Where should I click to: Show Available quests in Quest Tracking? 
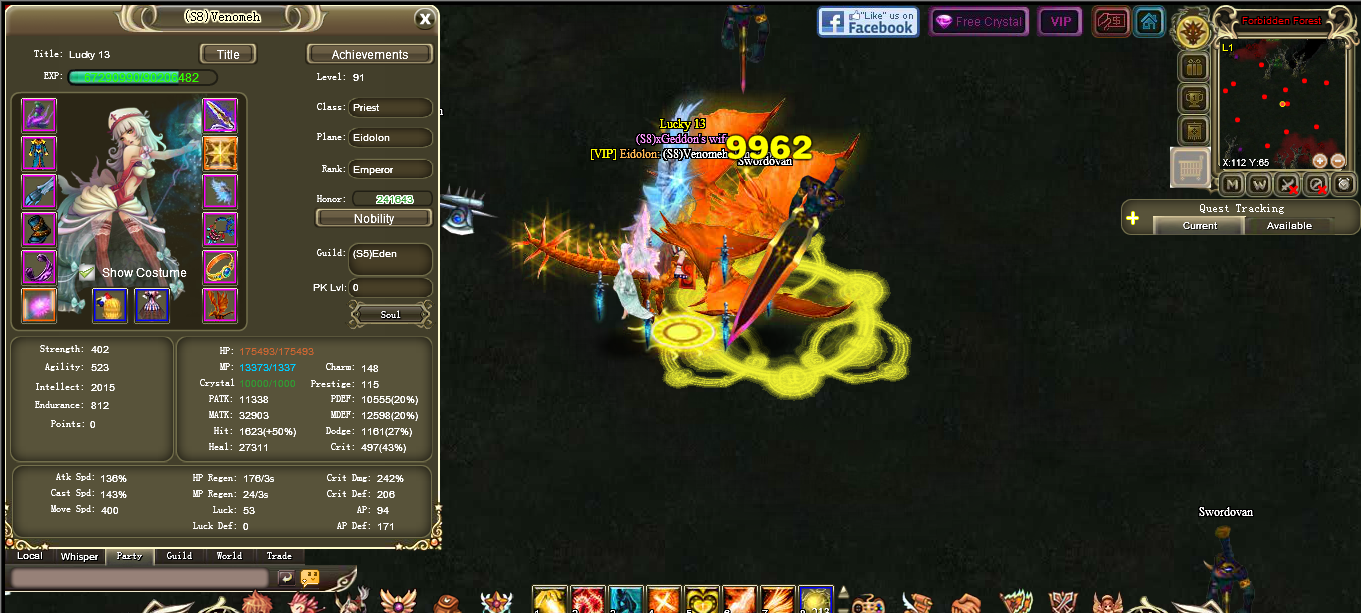[1289, 226]
